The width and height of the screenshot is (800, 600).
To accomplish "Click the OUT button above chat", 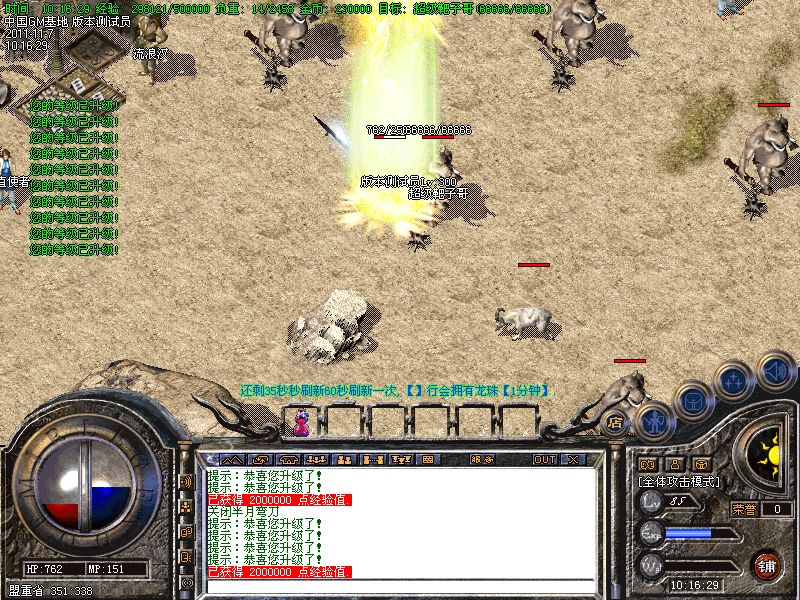I will pyautogui.click(x=544, y=460).
